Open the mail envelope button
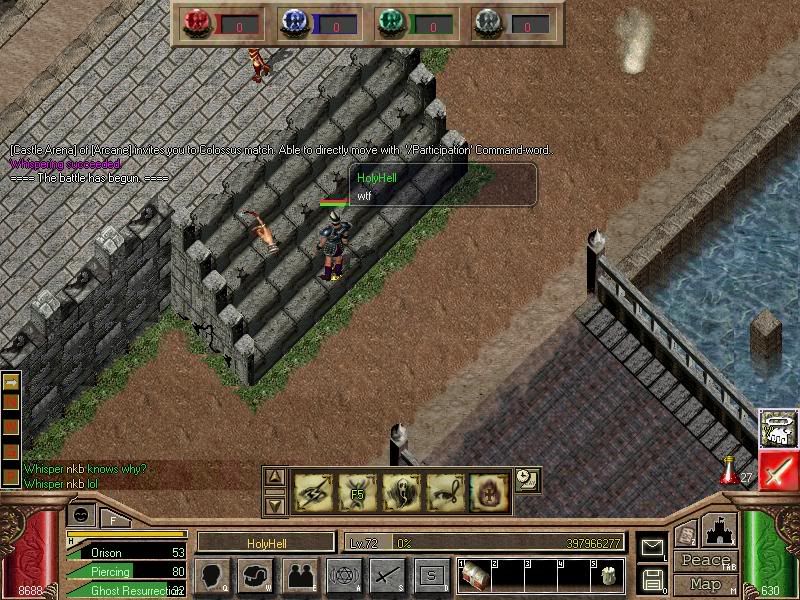The height and width of the screenshot is (600, 800). (651, 547)
